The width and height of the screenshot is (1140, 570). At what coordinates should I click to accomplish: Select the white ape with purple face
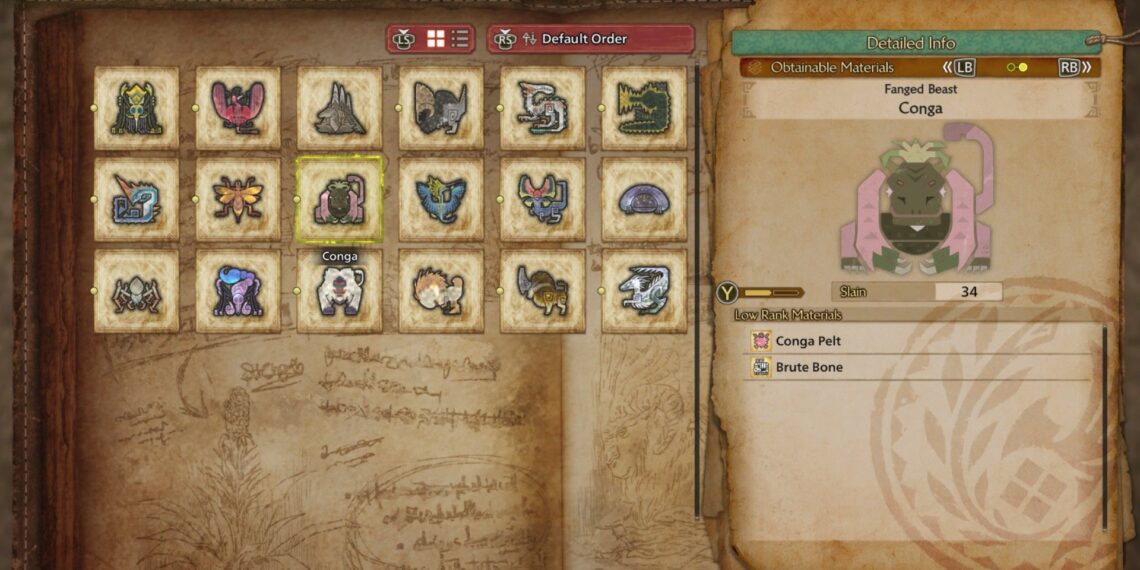[339, 291]
